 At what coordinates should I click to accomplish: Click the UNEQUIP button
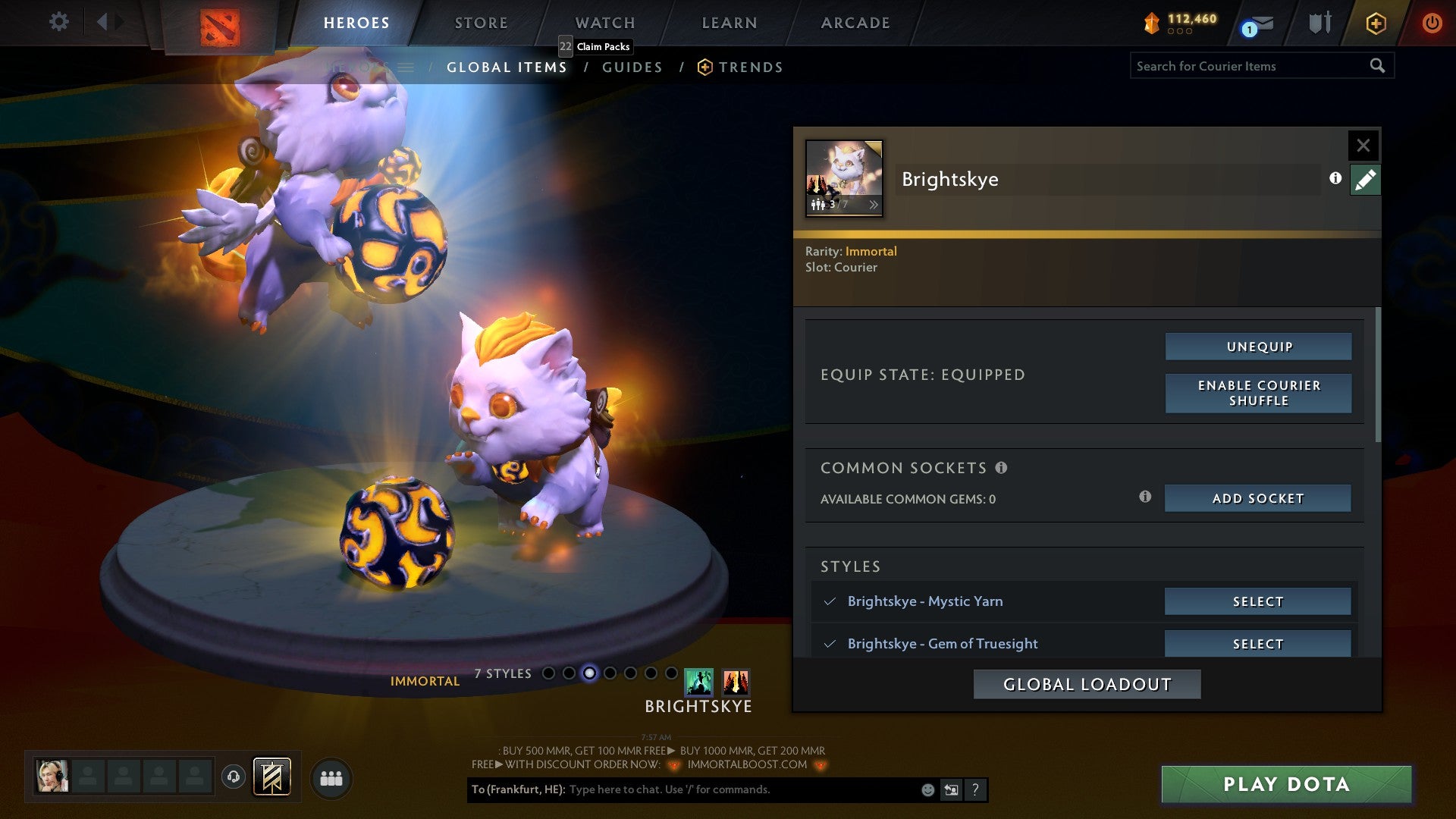pos(1257,346)
